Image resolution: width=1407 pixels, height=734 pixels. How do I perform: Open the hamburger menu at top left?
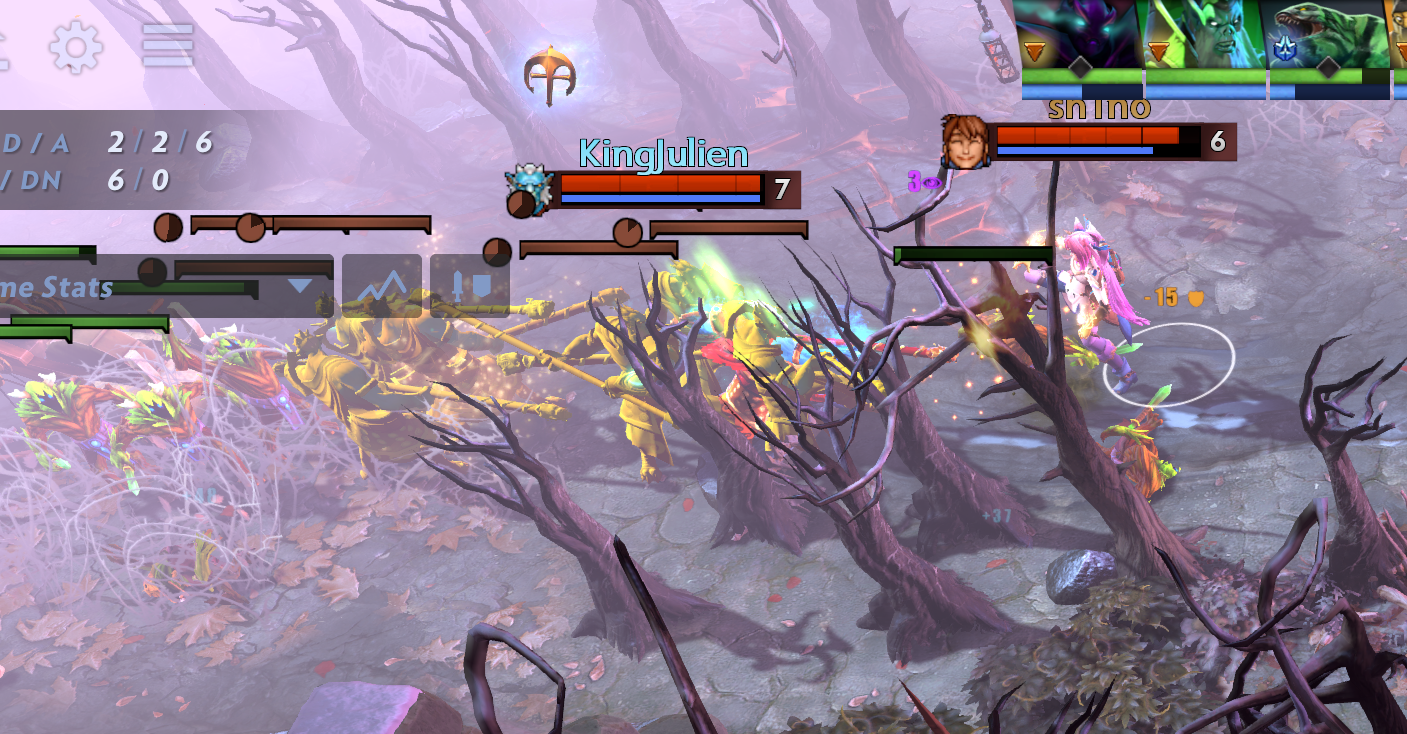pyautogui.click(x=169, y=46)
